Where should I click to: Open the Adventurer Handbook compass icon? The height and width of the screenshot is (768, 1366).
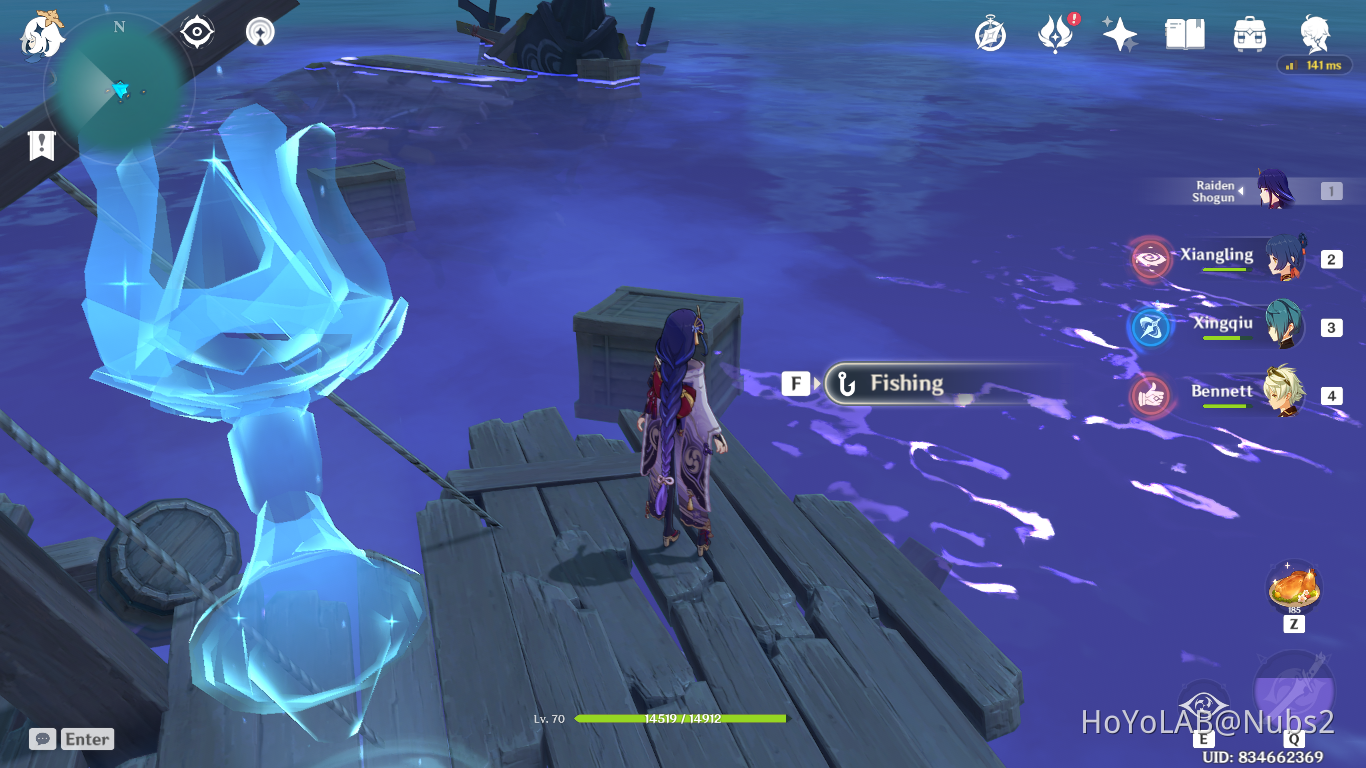click(x=989, y=33)
